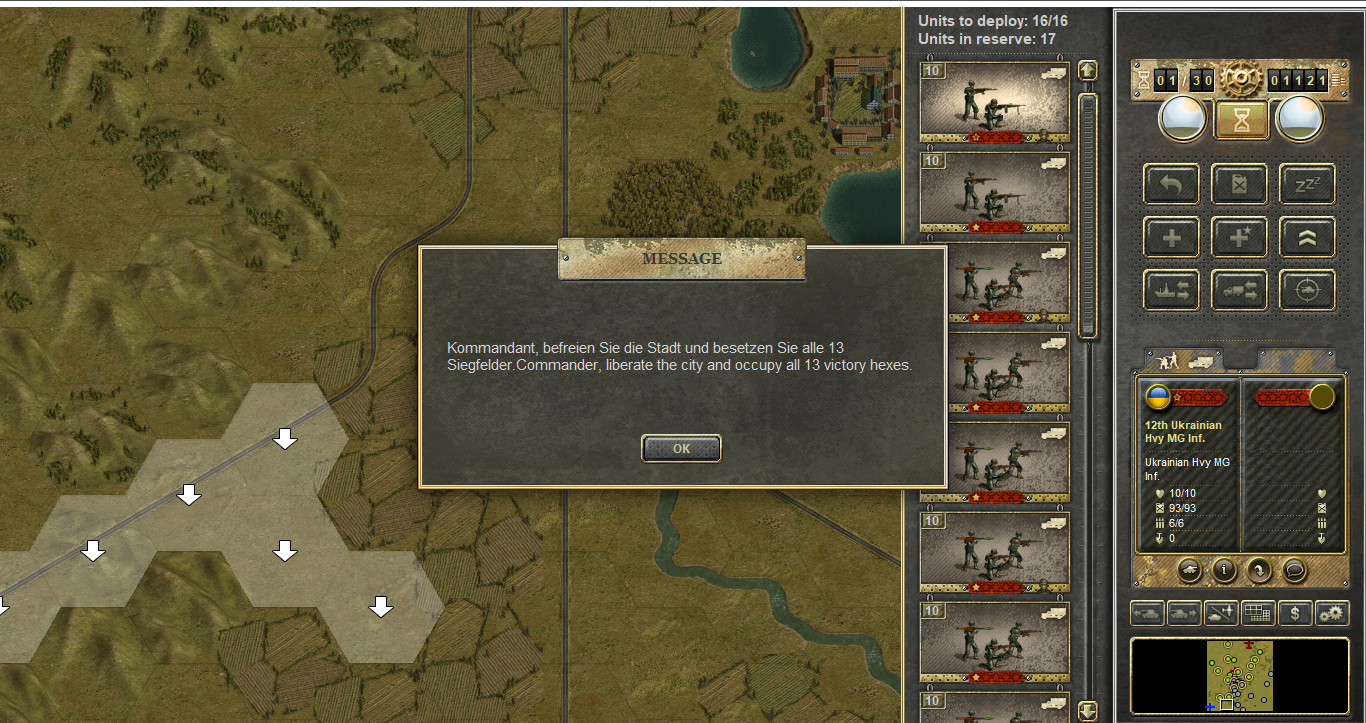Click the fuel canister supply button

click(x=1239, y=185)
